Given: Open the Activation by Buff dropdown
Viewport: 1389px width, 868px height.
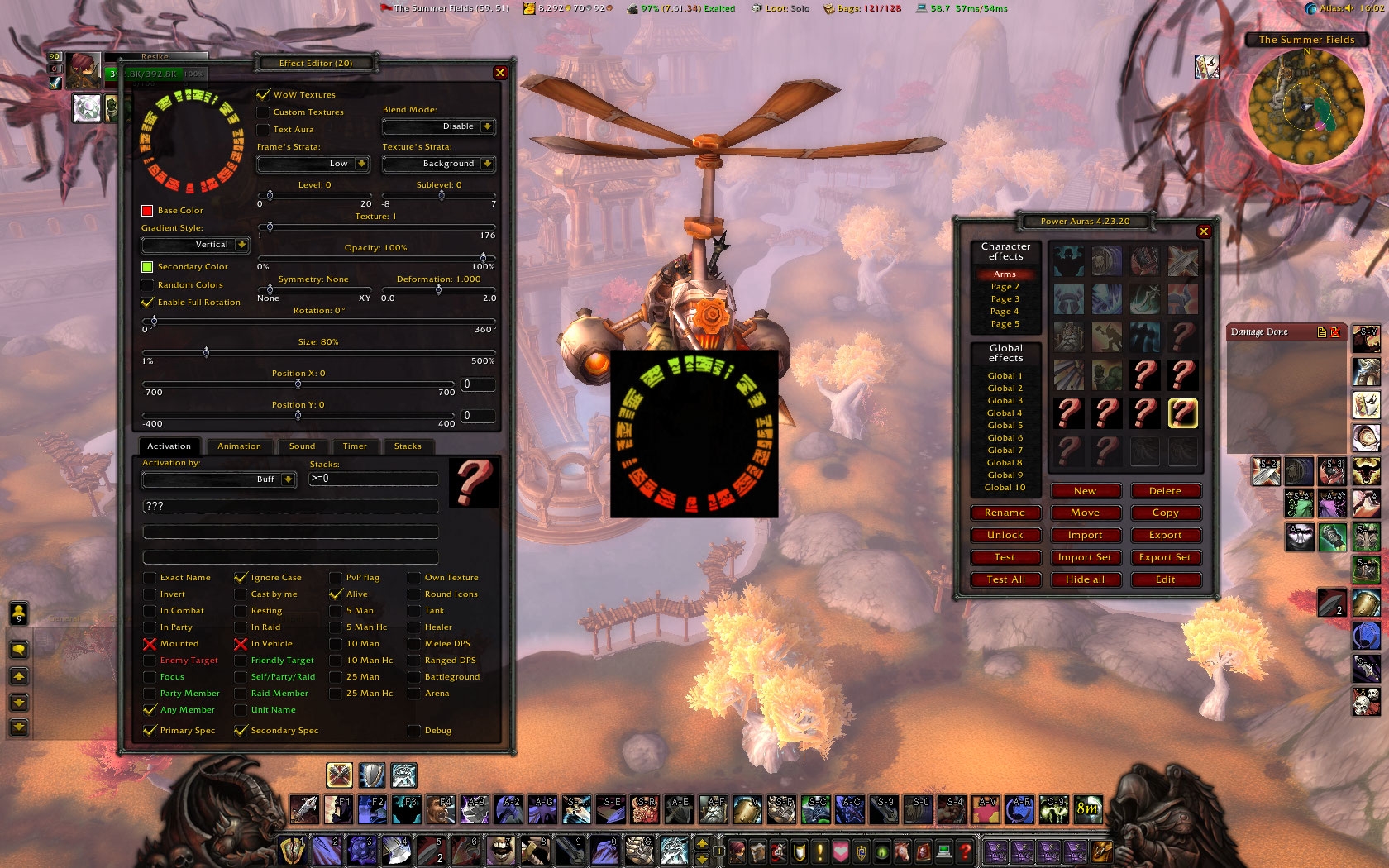Looking at the screenshot, I should 288,479.
